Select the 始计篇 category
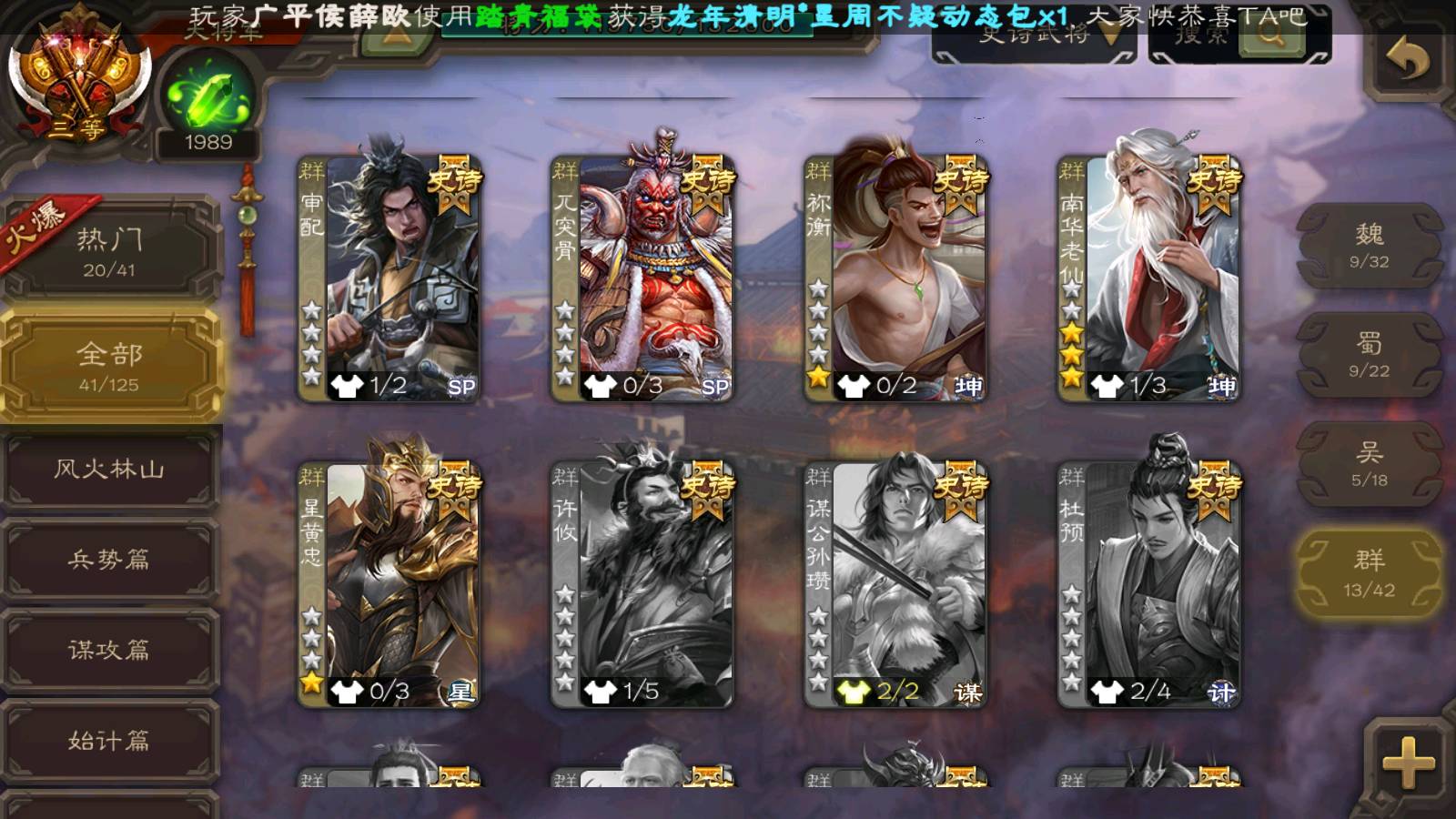The width and height of the screenshot is (1456, 819). coord(109,741)
